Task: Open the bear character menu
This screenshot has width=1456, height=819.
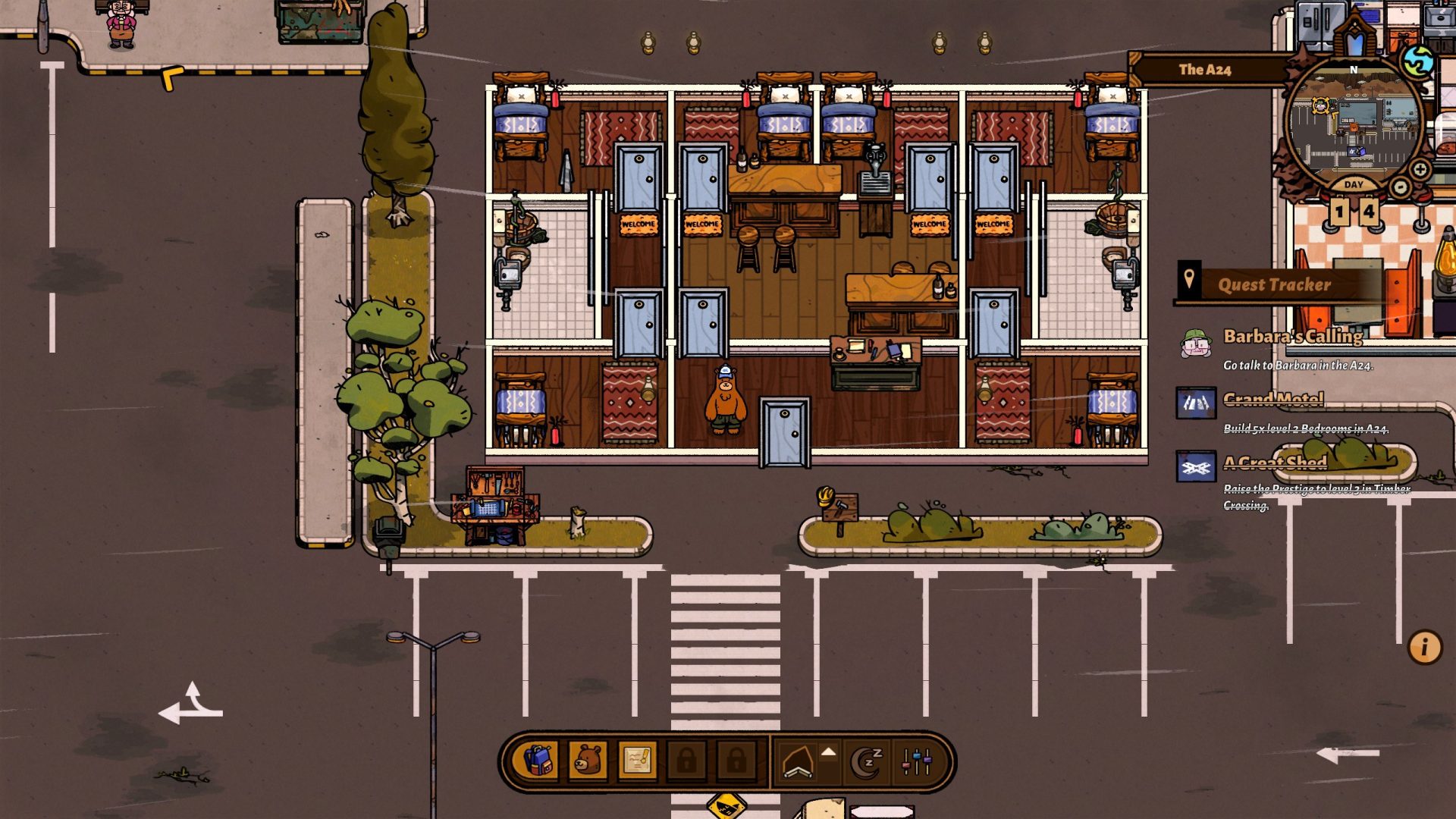Action: point(588,761)
